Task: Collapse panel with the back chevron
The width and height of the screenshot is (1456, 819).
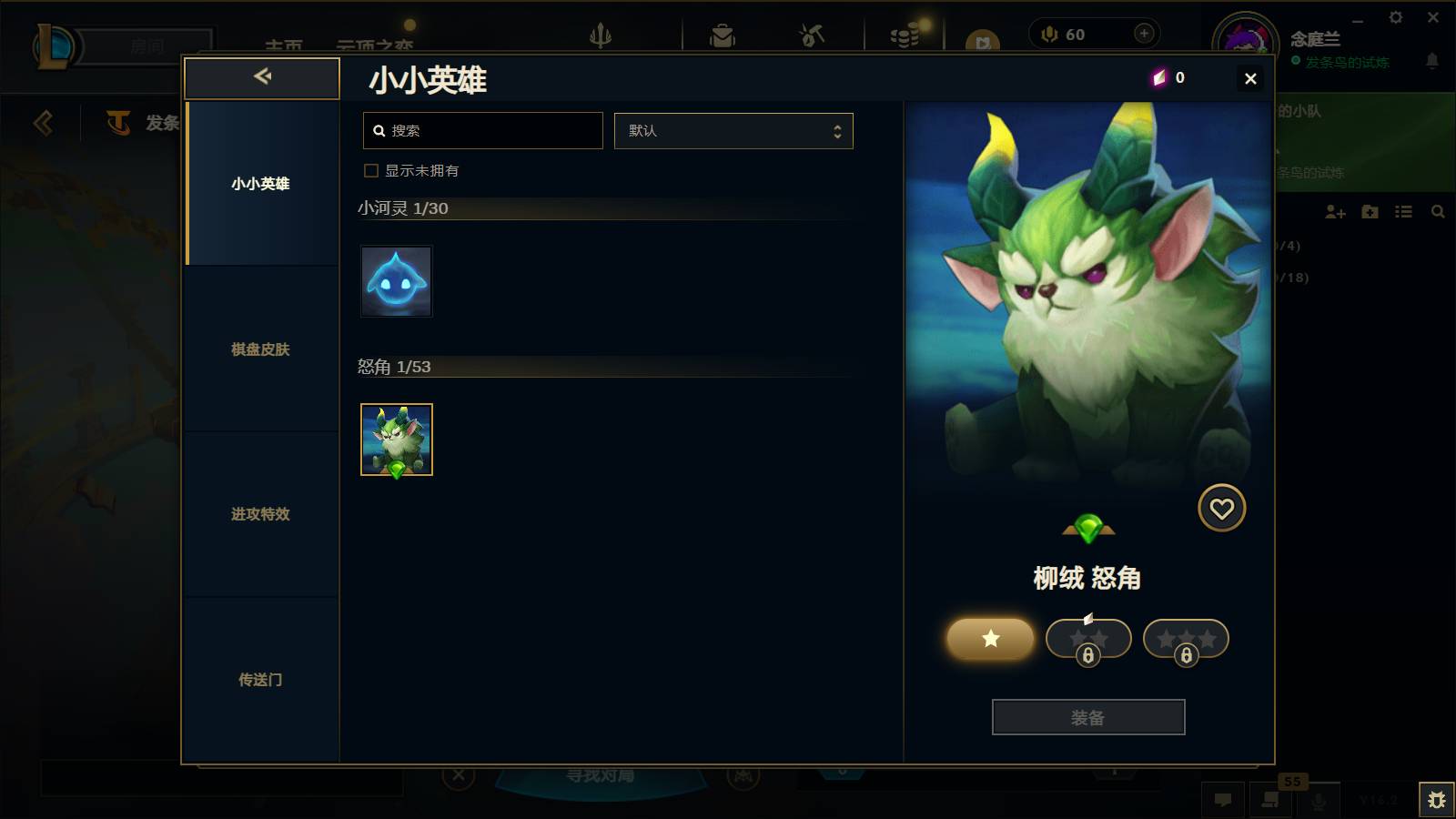Action: (x=262, y=77)
